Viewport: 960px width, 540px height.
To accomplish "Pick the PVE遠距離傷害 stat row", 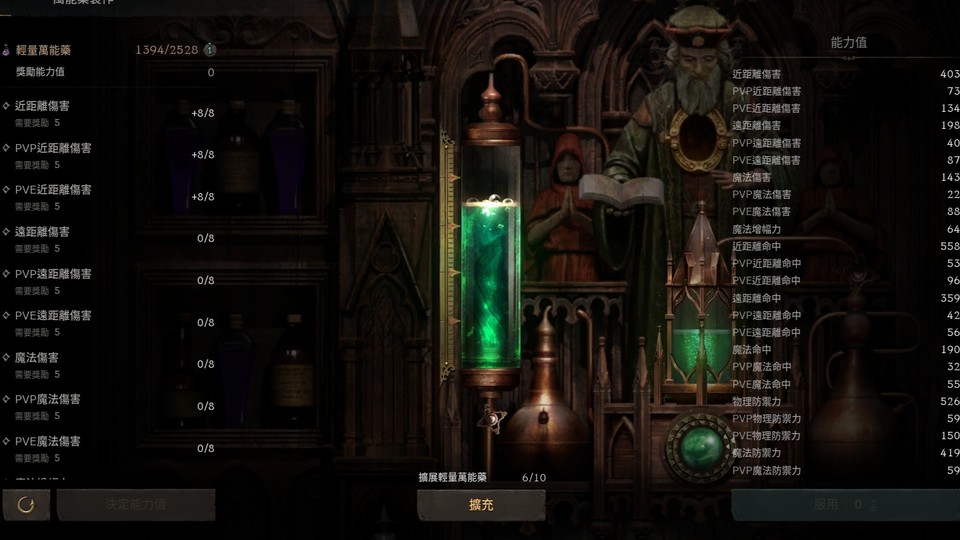I will coord(110,323).
